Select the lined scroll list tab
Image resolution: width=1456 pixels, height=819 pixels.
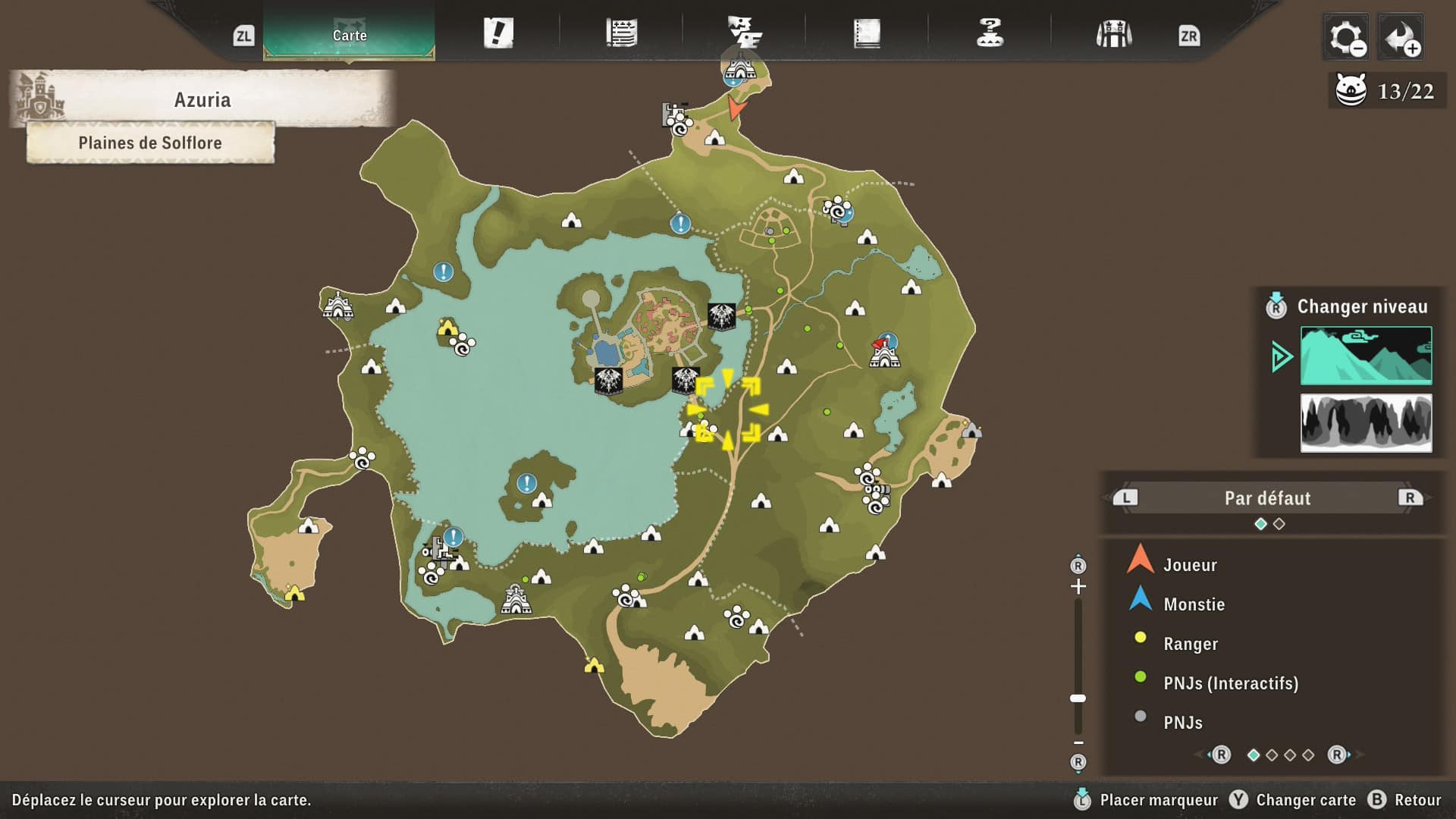tap(621, 33)
